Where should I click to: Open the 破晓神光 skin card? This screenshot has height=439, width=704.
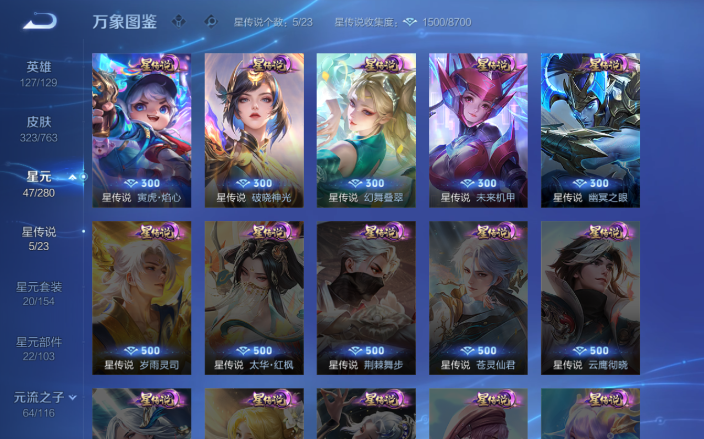[x=254, y=129]
